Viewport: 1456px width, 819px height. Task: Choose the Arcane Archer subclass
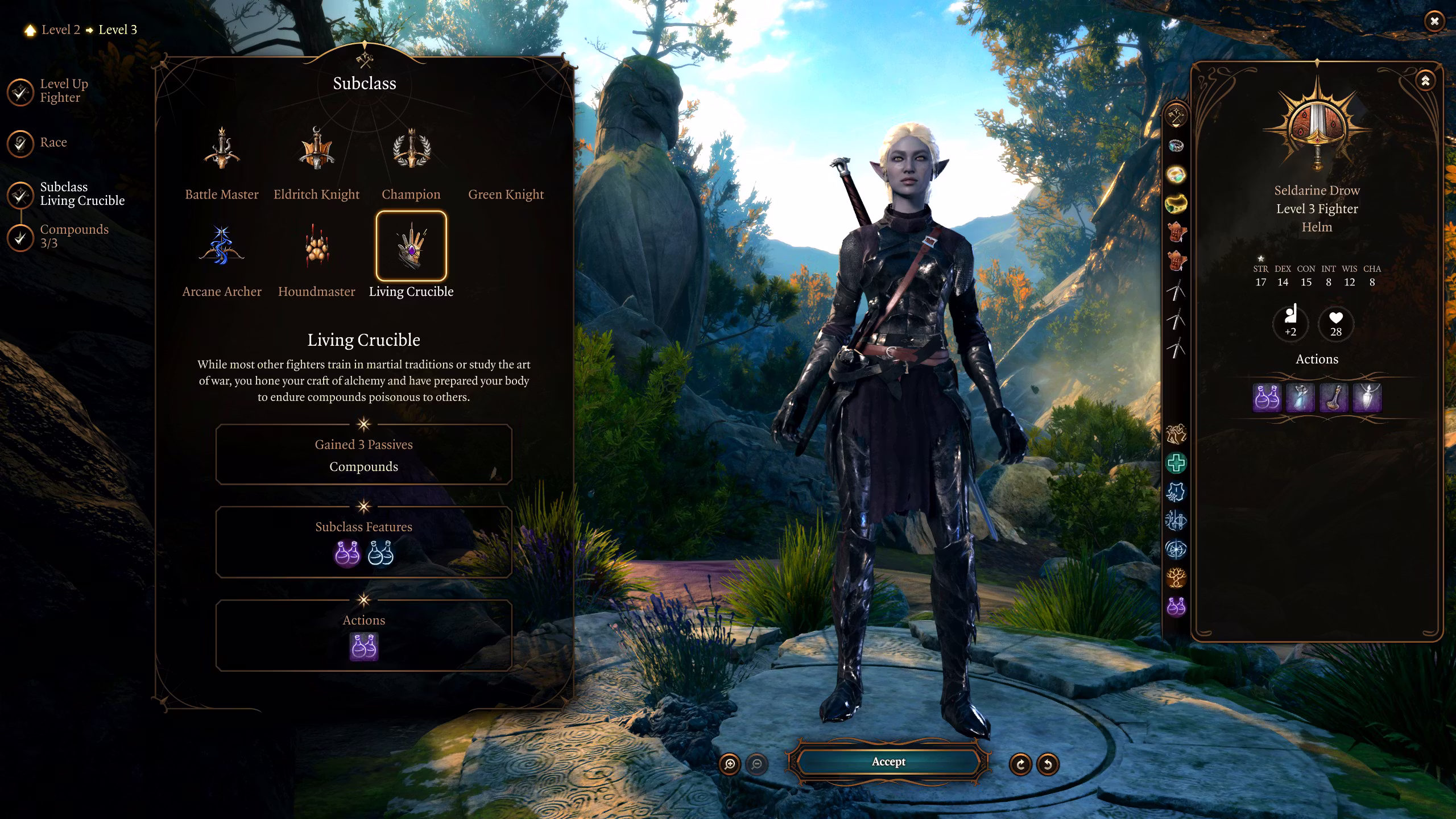coord(222,247)
